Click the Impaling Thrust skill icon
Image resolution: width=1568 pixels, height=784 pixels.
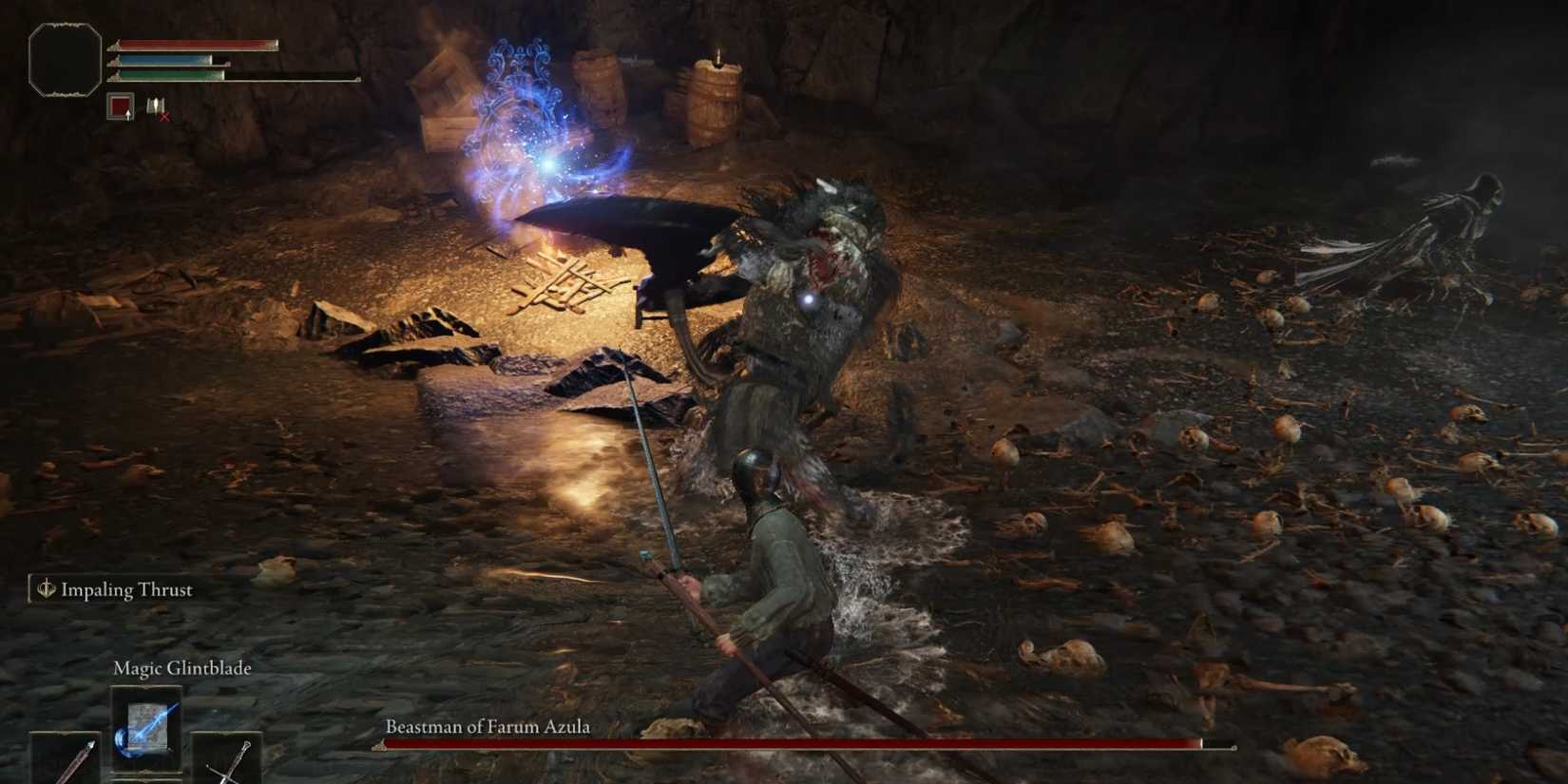(45, 589)
